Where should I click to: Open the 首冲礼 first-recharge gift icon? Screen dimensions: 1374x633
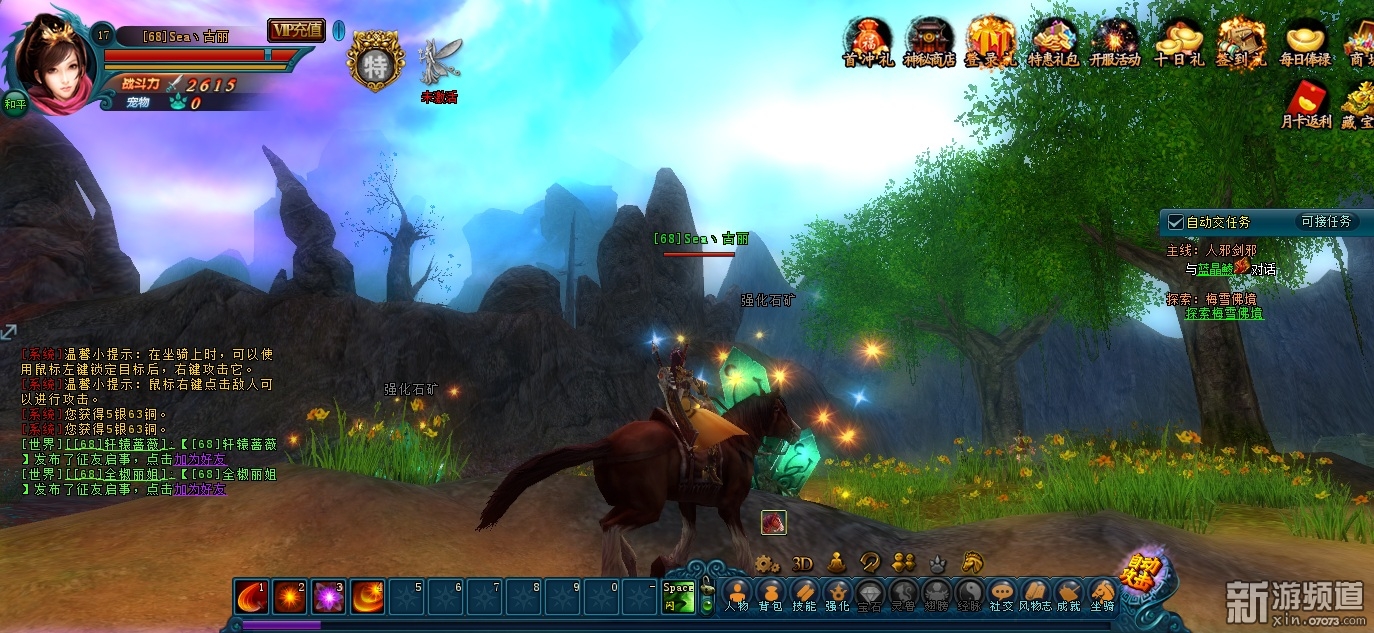pyautogui.click(x=864, y=39)
